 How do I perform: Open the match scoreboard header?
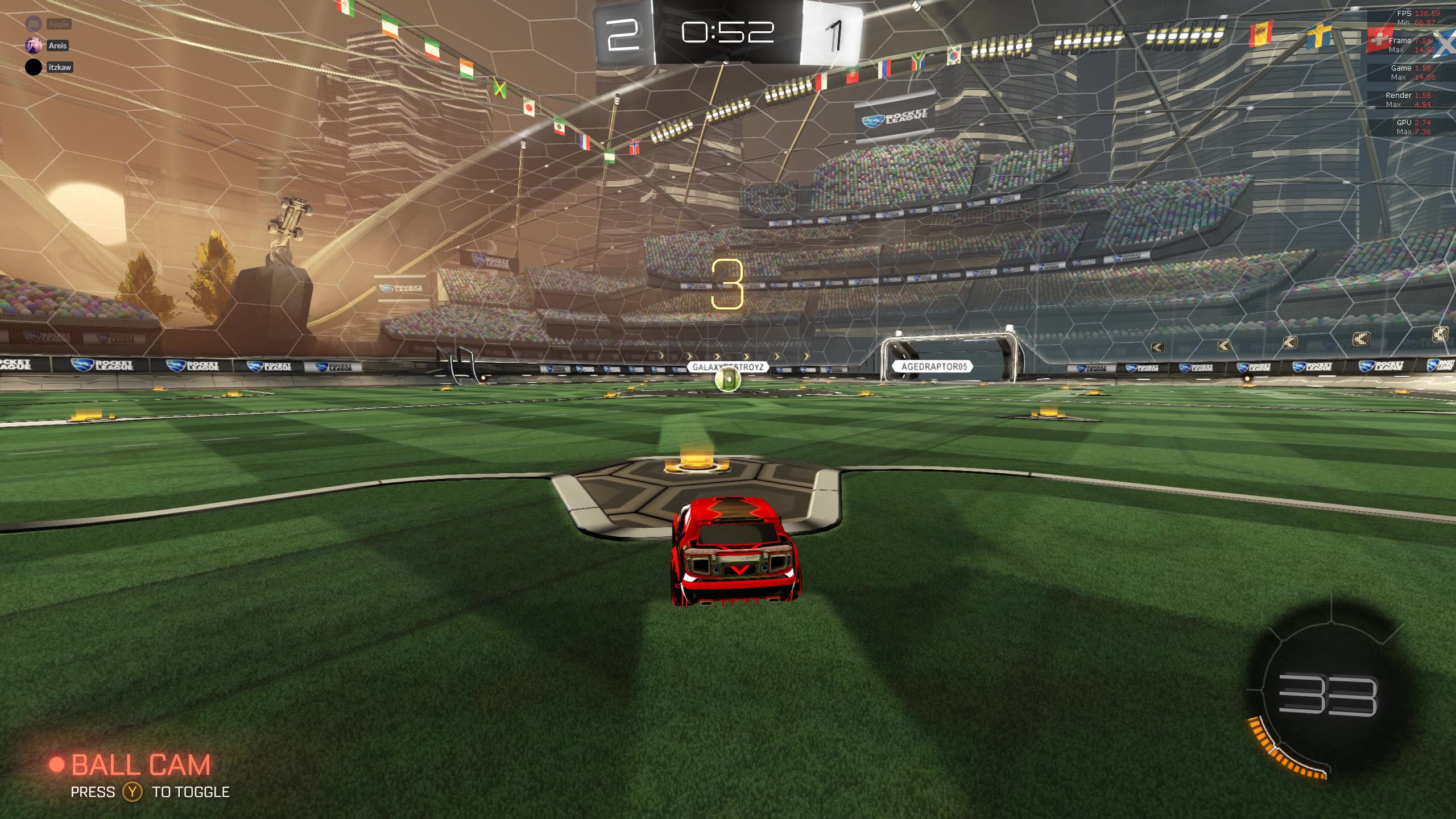click(x=728, y=34)
